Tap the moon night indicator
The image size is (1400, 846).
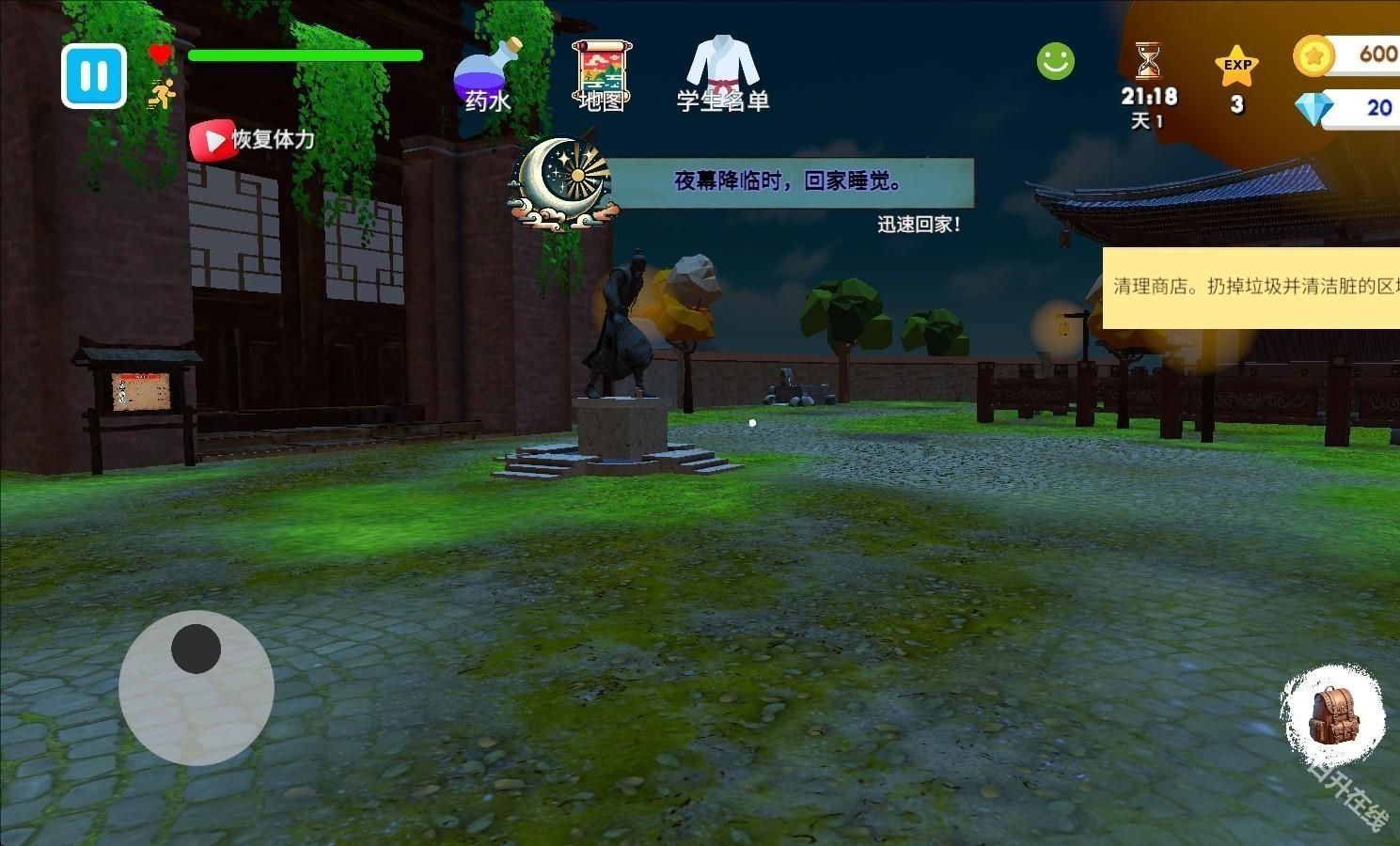point(561,183)
